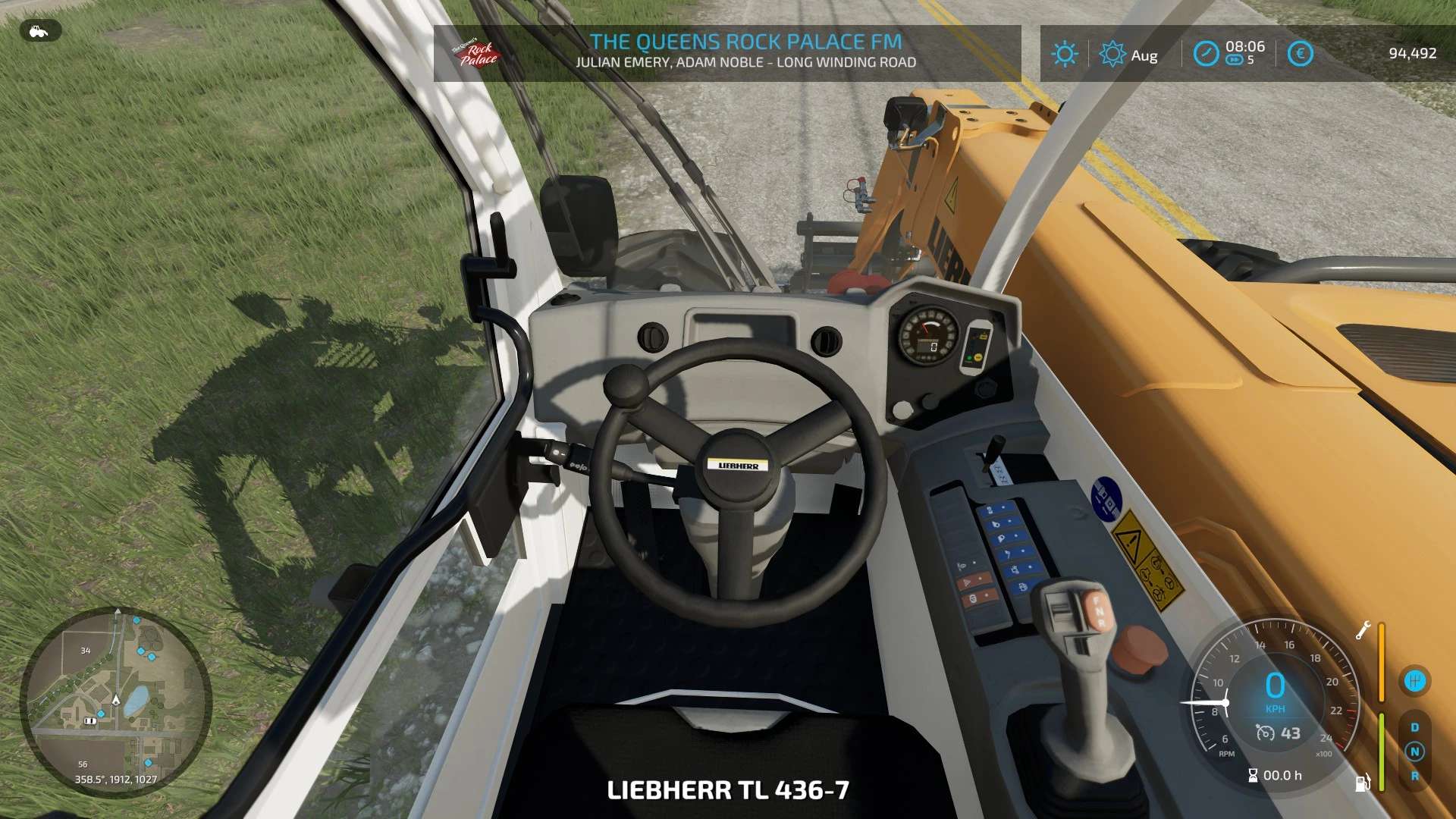1456x819 pixels.
Task: Click the wrench damage icon
Action: (1363, 630)
